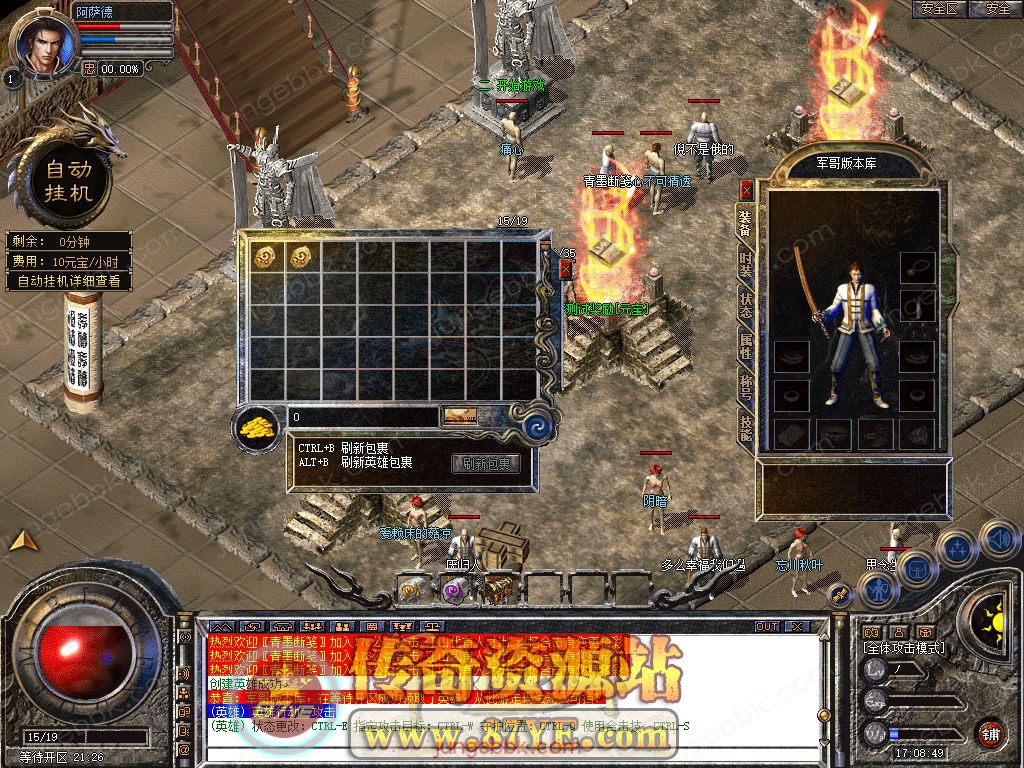Use the treasure chest hotbar slot
Screen dimensions: 1024x768
[x=498, y=592]
